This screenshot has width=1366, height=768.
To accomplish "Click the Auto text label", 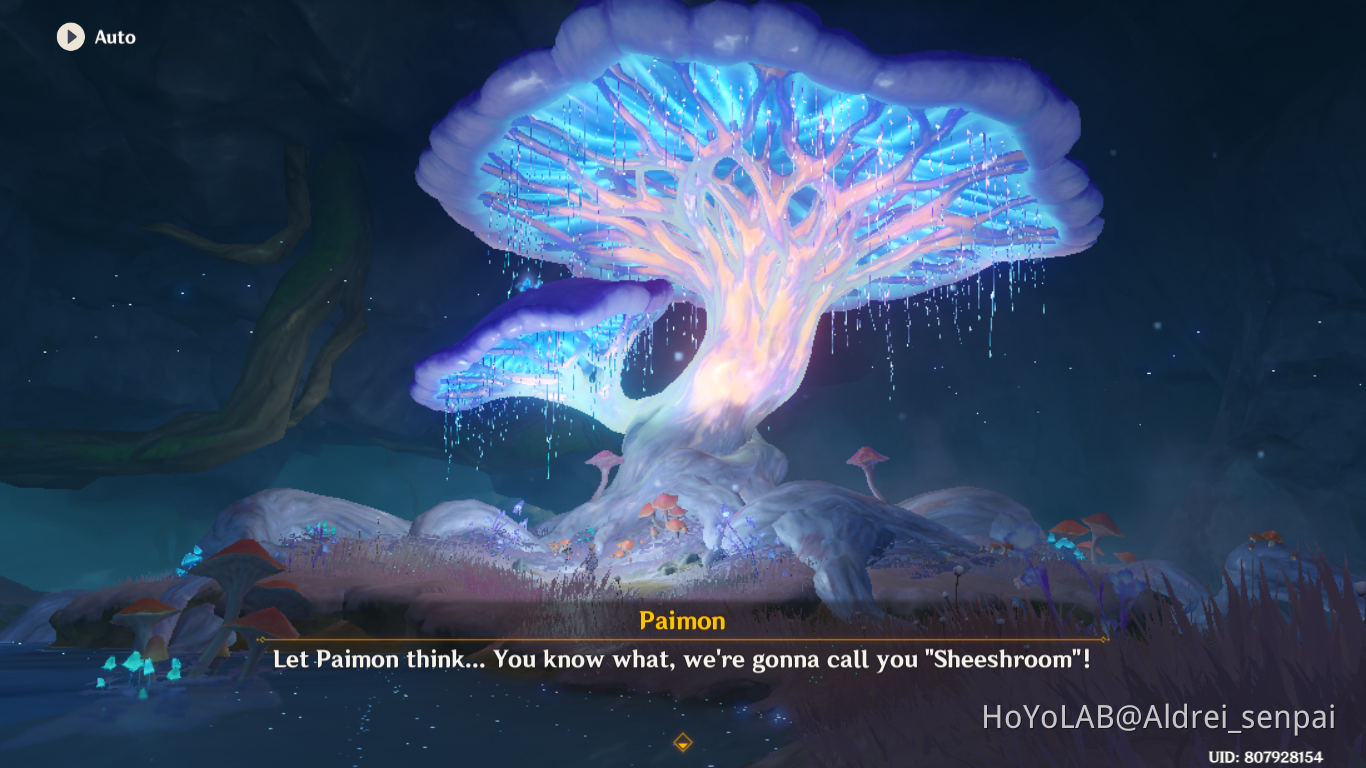I will 115,38.
